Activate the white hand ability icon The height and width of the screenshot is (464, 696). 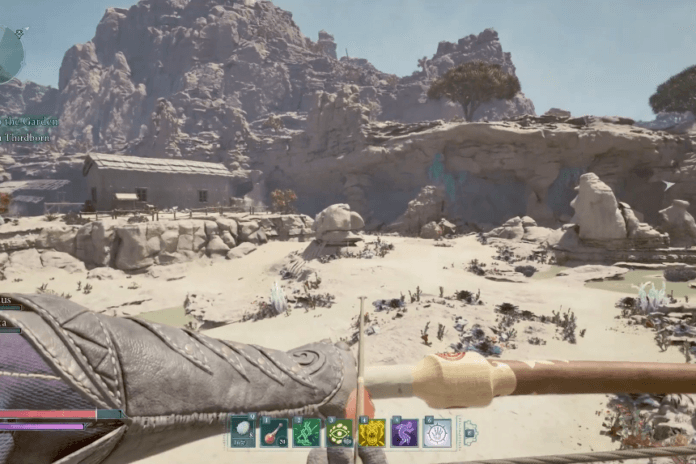click(x=437, y=432)
